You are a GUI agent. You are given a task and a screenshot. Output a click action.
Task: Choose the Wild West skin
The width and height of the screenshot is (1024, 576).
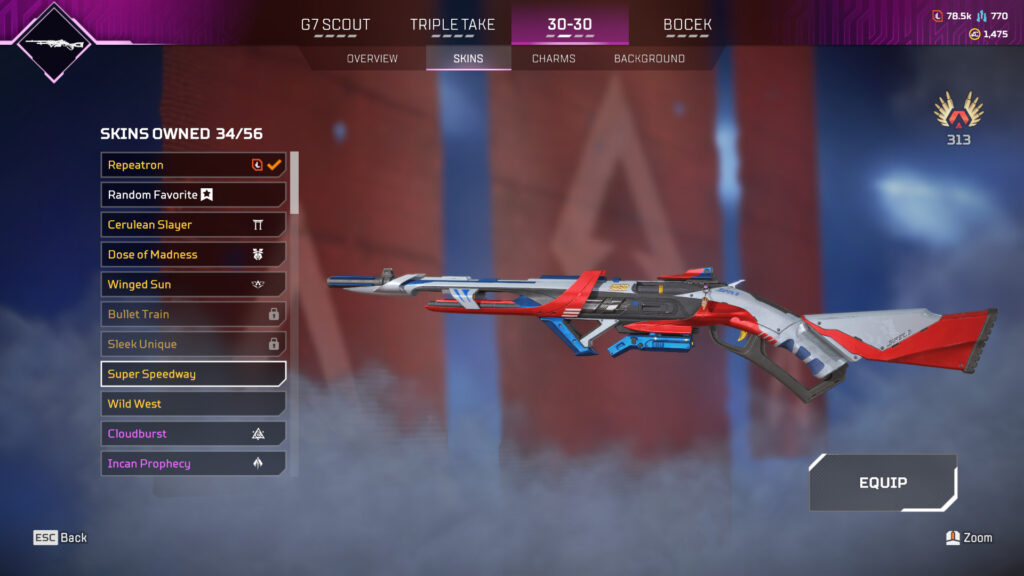pos(193,404)
